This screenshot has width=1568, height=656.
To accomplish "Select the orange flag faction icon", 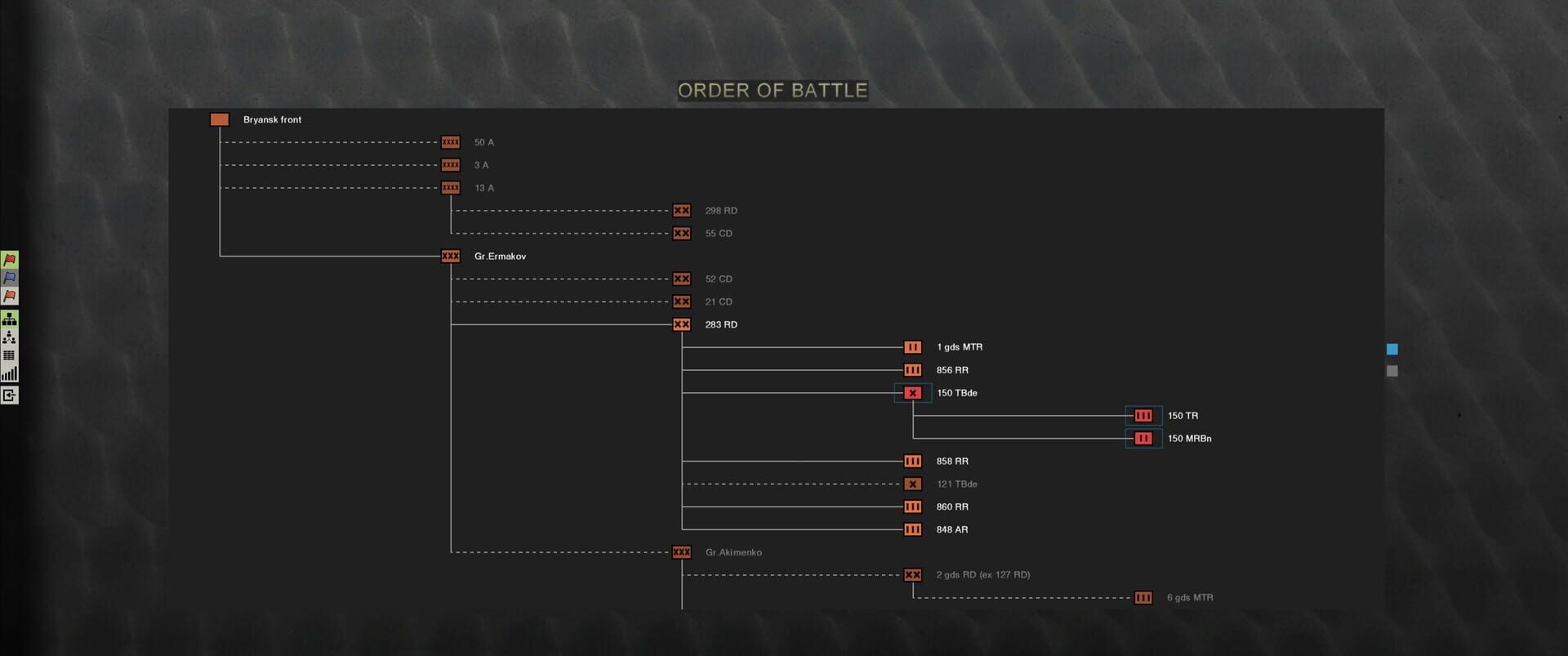I will (x=10, y=297).
